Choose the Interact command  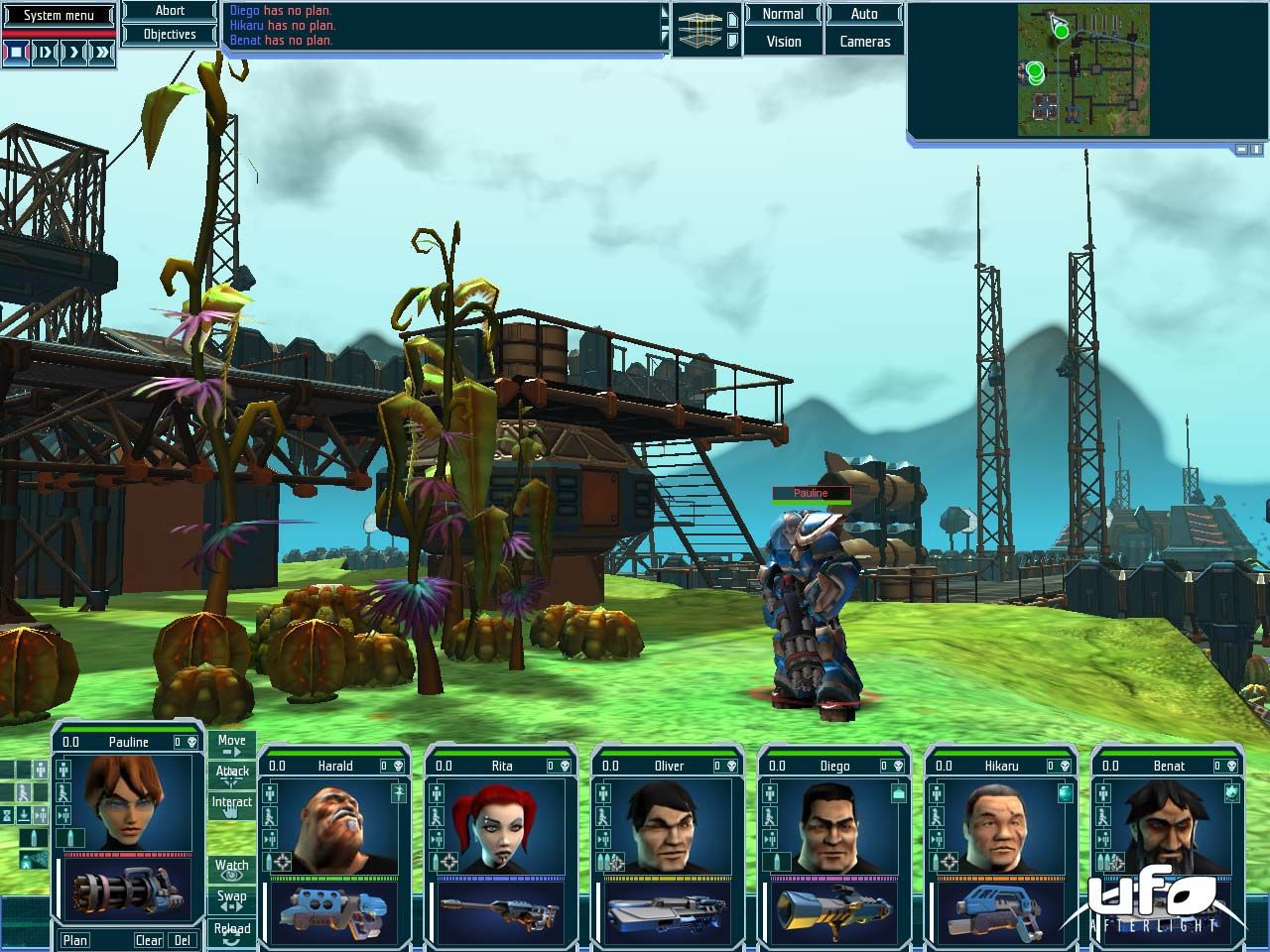(231, 805)
